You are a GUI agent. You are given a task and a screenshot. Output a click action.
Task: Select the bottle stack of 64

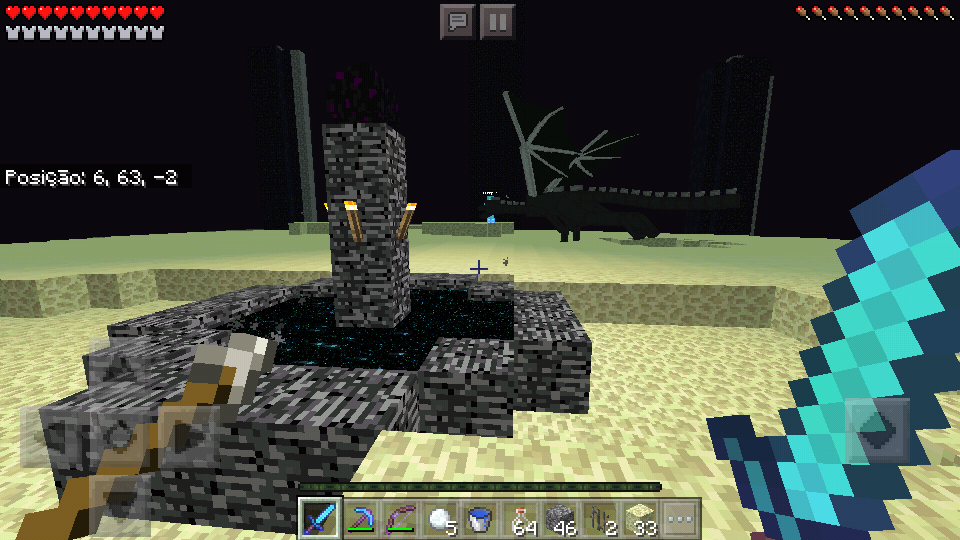click(x=521, y=518)
